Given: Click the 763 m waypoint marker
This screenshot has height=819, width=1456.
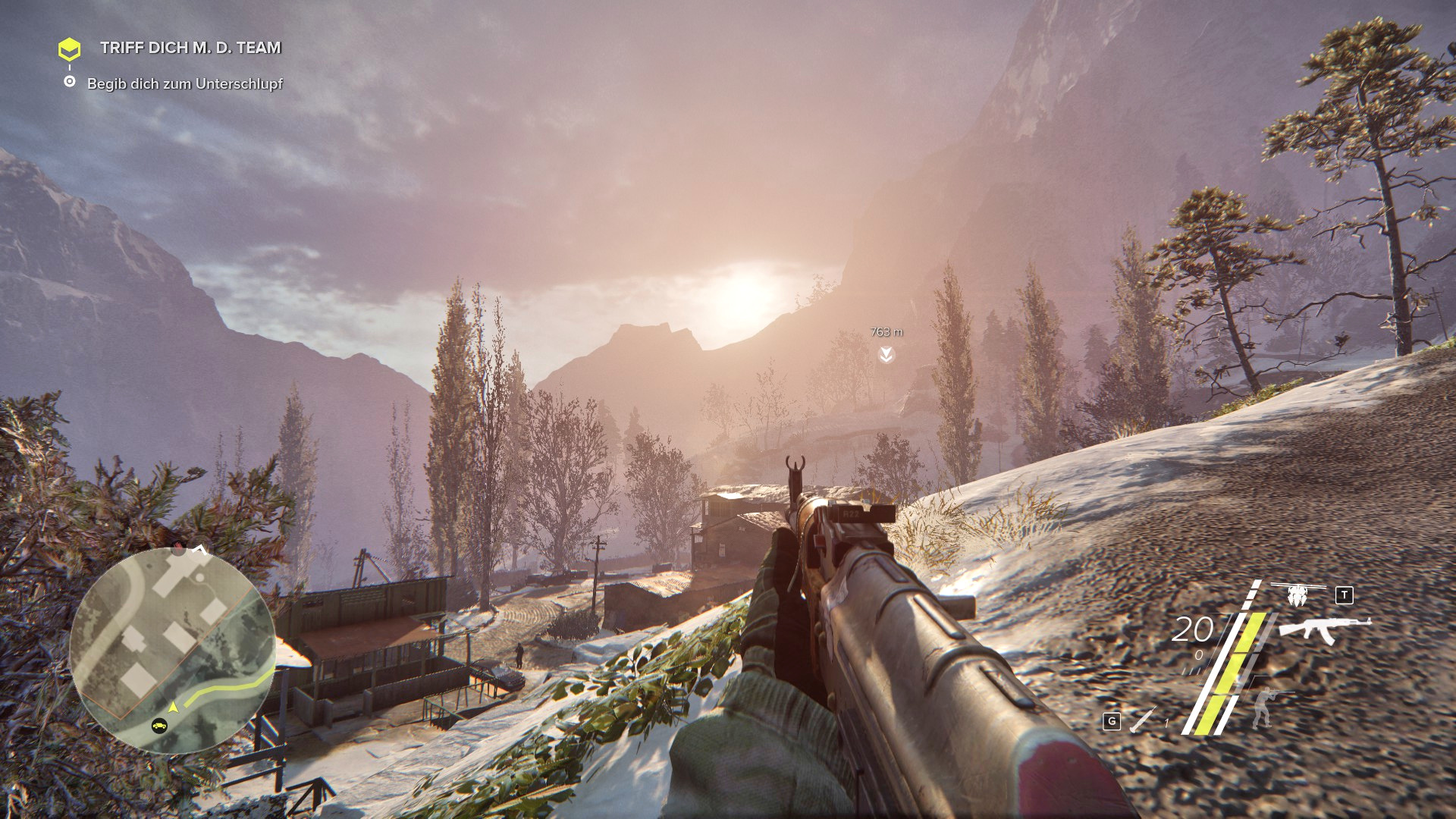Looking at the screenshot, I should pos(886,354).
